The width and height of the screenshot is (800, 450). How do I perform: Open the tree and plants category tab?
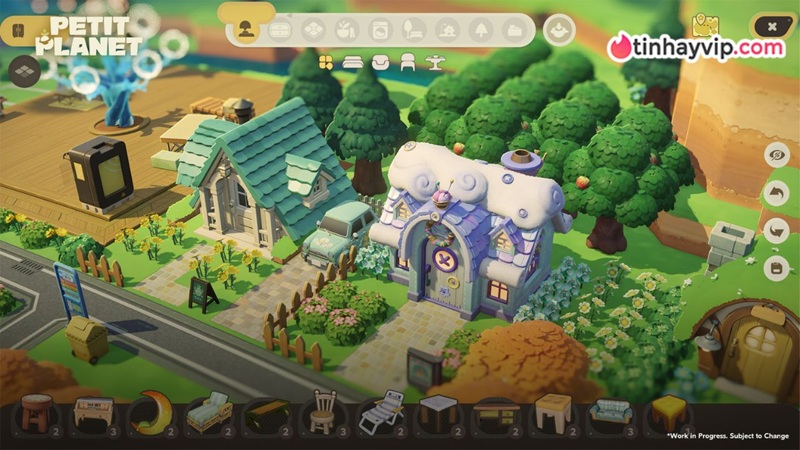(480, 29)
